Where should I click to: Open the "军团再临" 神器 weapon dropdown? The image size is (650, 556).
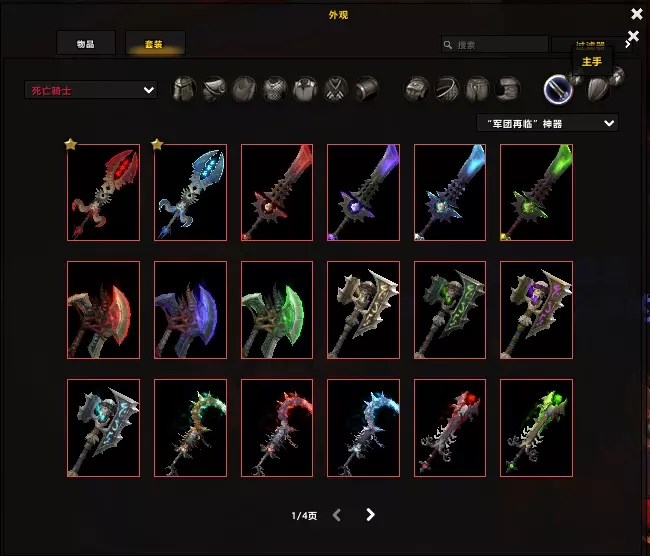coord(547,123)
